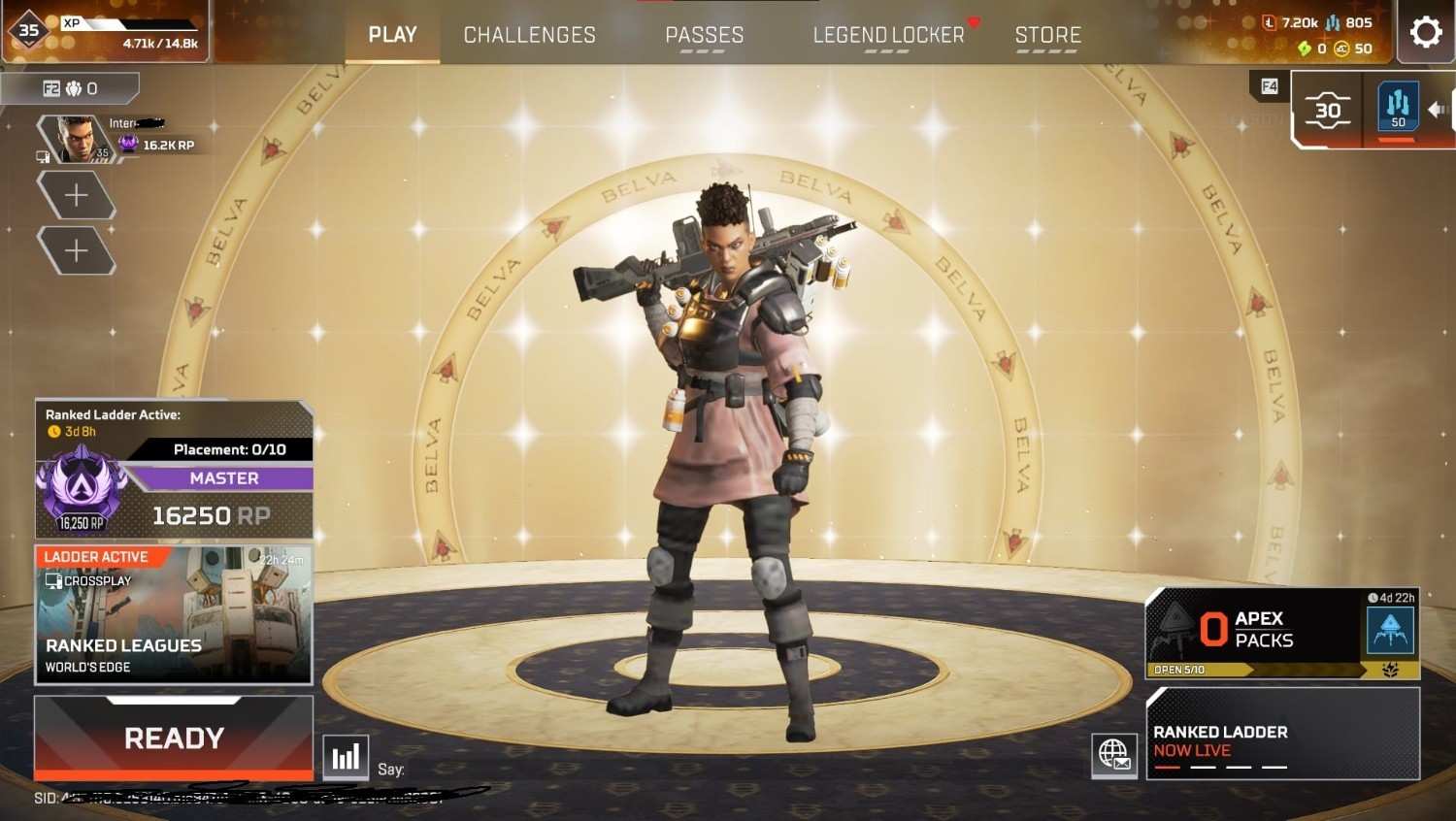Open Ranked Leagues World's Edge game mode
1456x821 pixels.
[x=173, y=616]
